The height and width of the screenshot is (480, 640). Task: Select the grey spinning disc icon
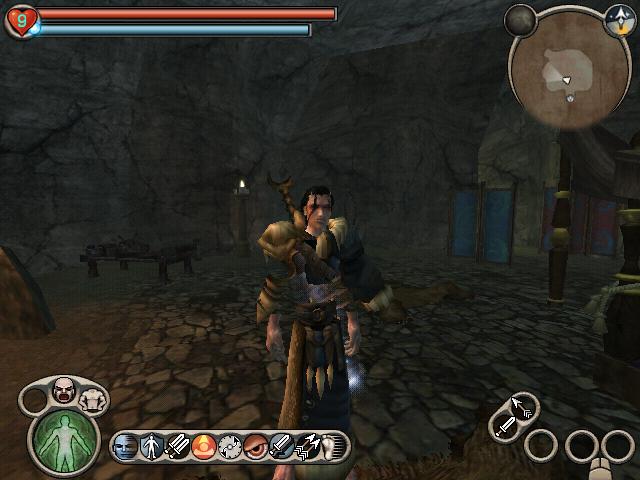pos(230,446)
